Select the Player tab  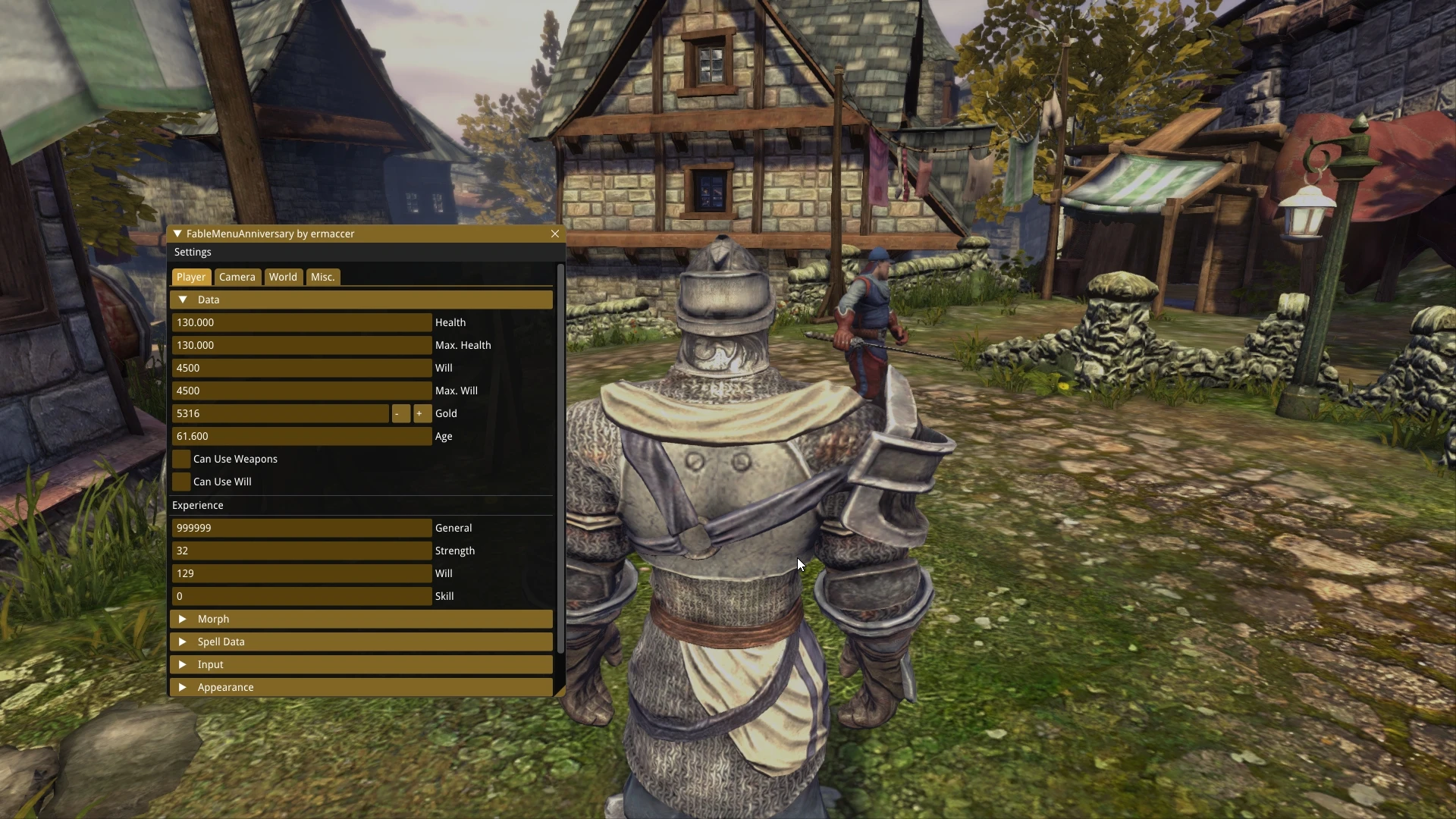[191, 277]
